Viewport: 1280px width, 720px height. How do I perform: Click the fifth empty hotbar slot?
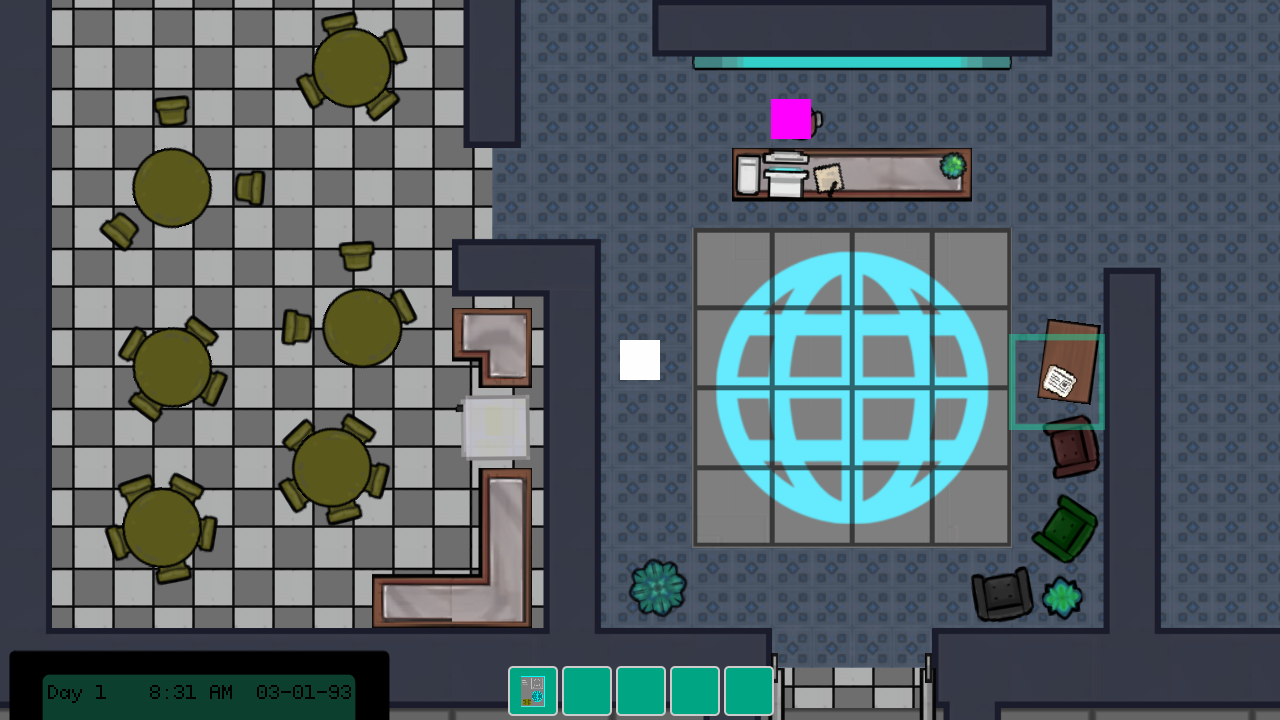click(749, 690)
